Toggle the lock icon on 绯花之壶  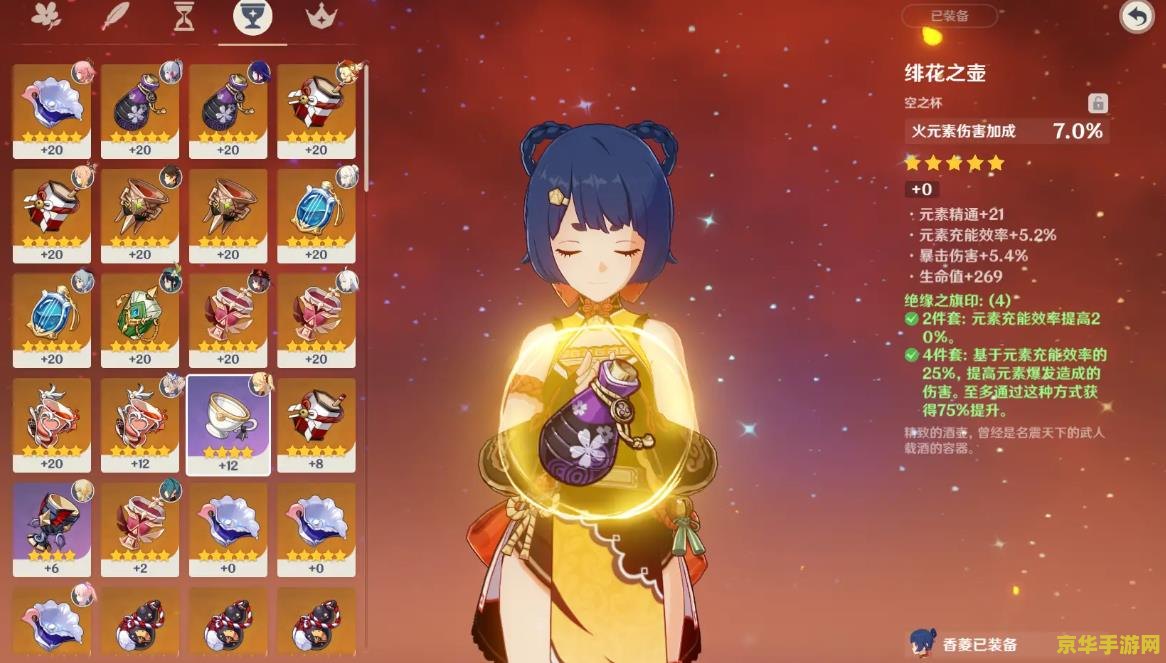1098,103
